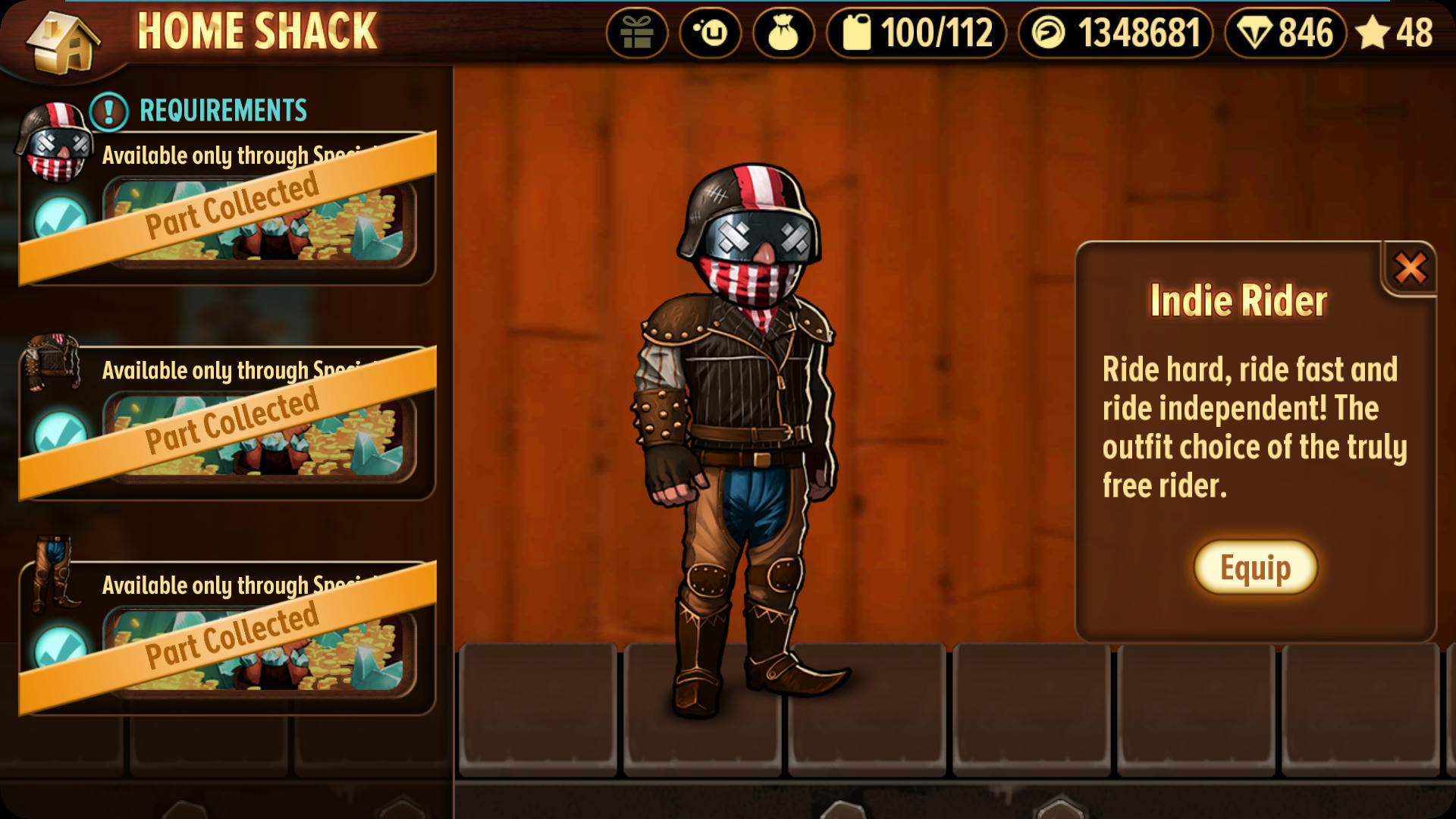
Task: Tap the gem balance 846
Action: click(1285, 33)
